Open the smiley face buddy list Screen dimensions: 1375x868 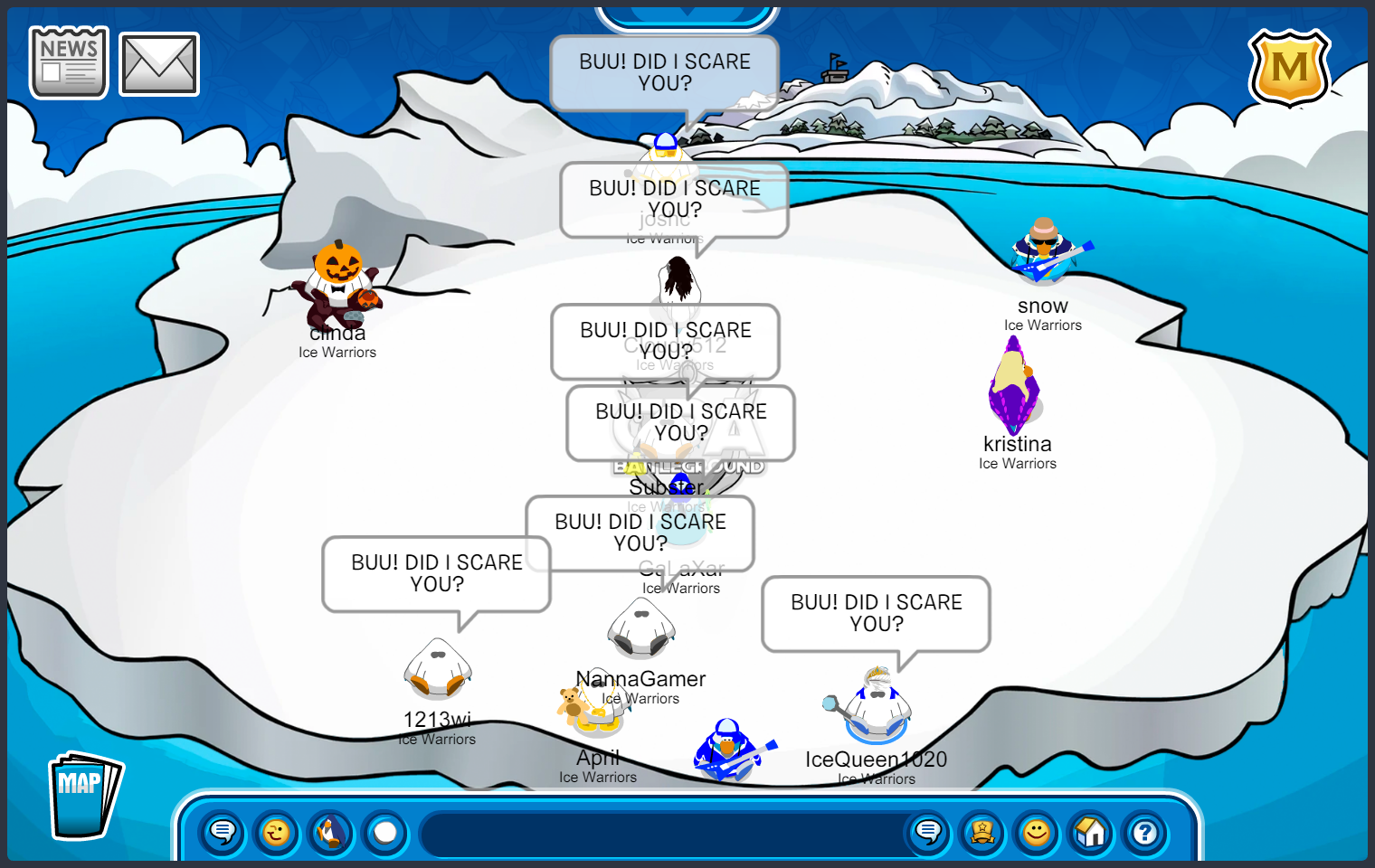point(1037,832)
